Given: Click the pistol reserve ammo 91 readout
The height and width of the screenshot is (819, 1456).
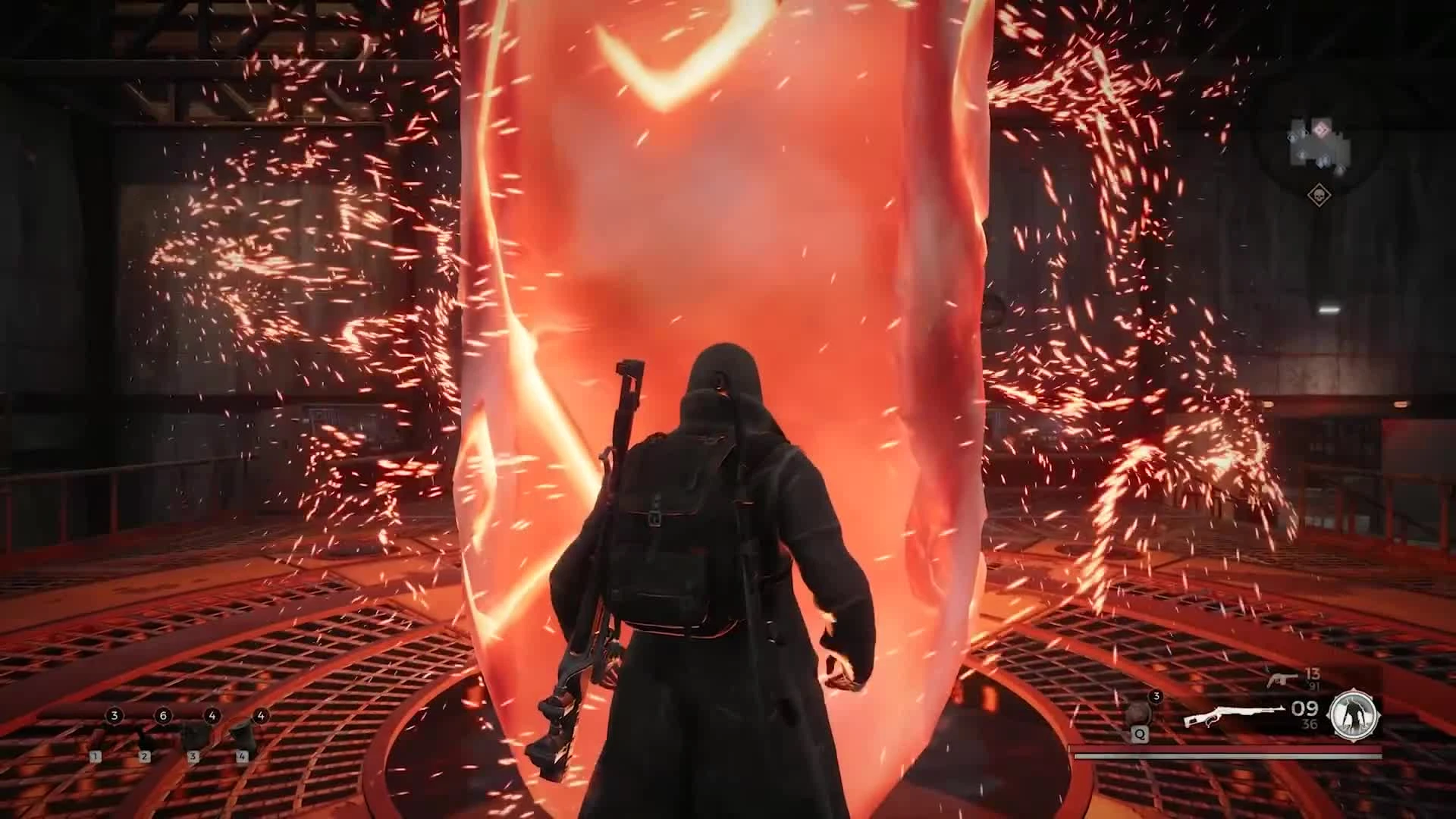Looking at the screenshot, I should pos(1316,685).
